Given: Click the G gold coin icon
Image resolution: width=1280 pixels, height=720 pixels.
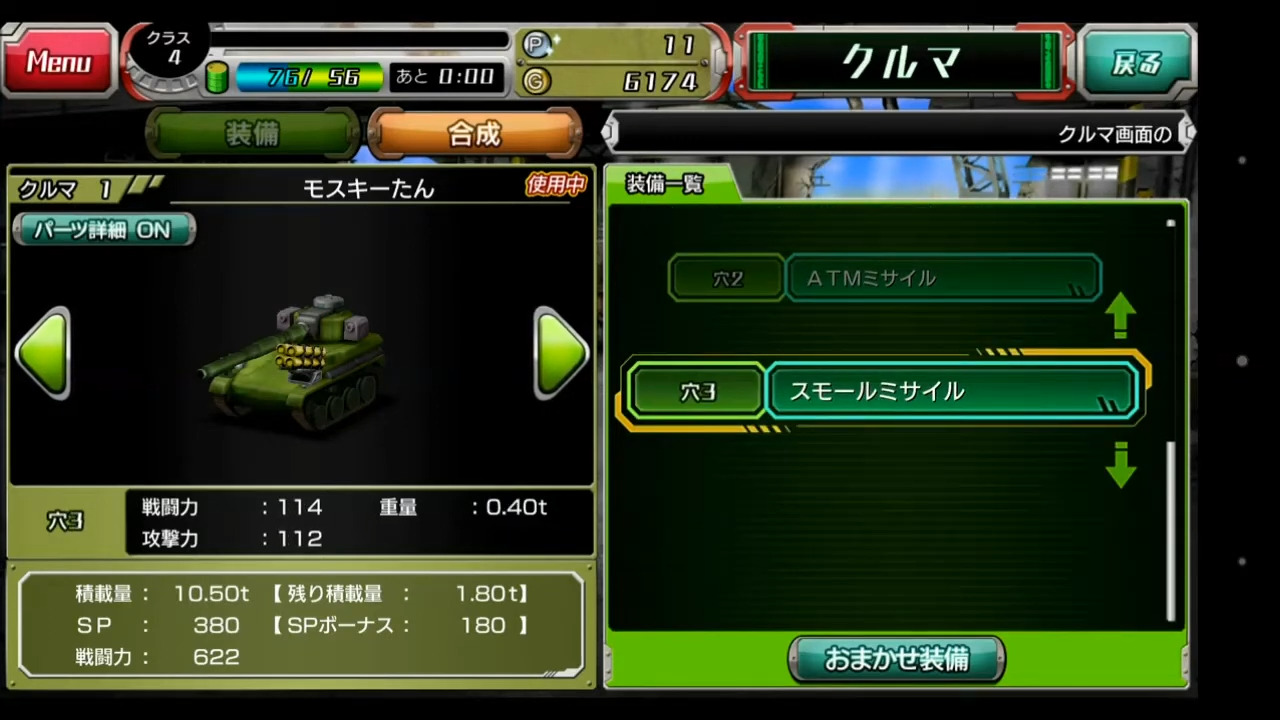Looking at the screenshot, I should (534, 81).
